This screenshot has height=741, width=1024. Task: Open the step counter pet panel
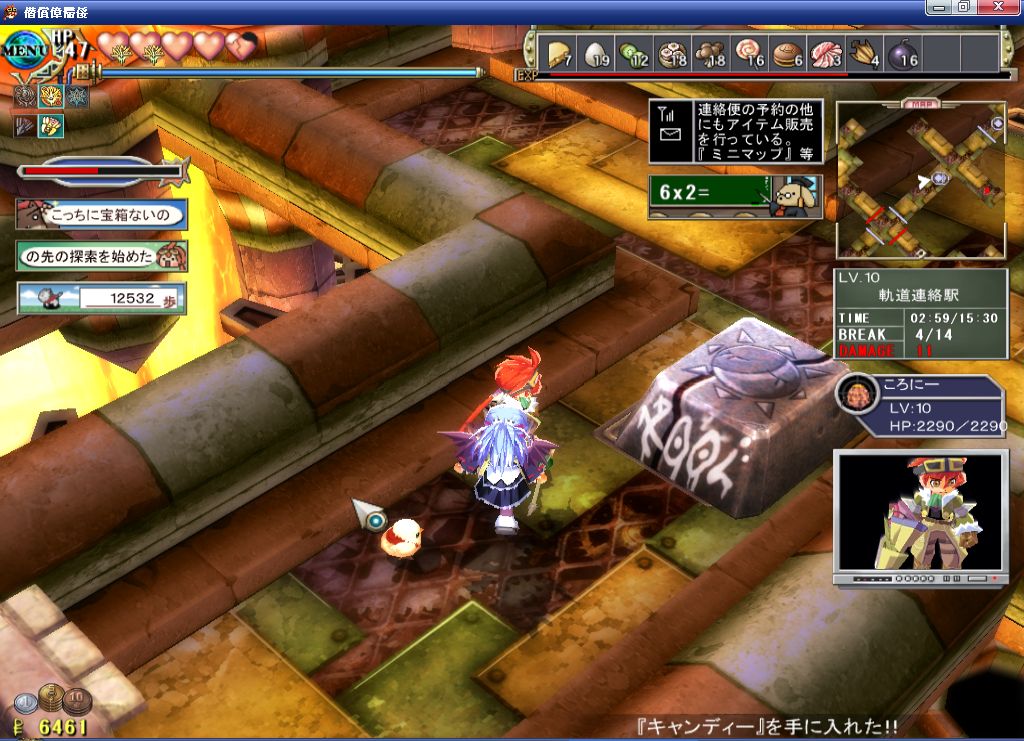101,298
